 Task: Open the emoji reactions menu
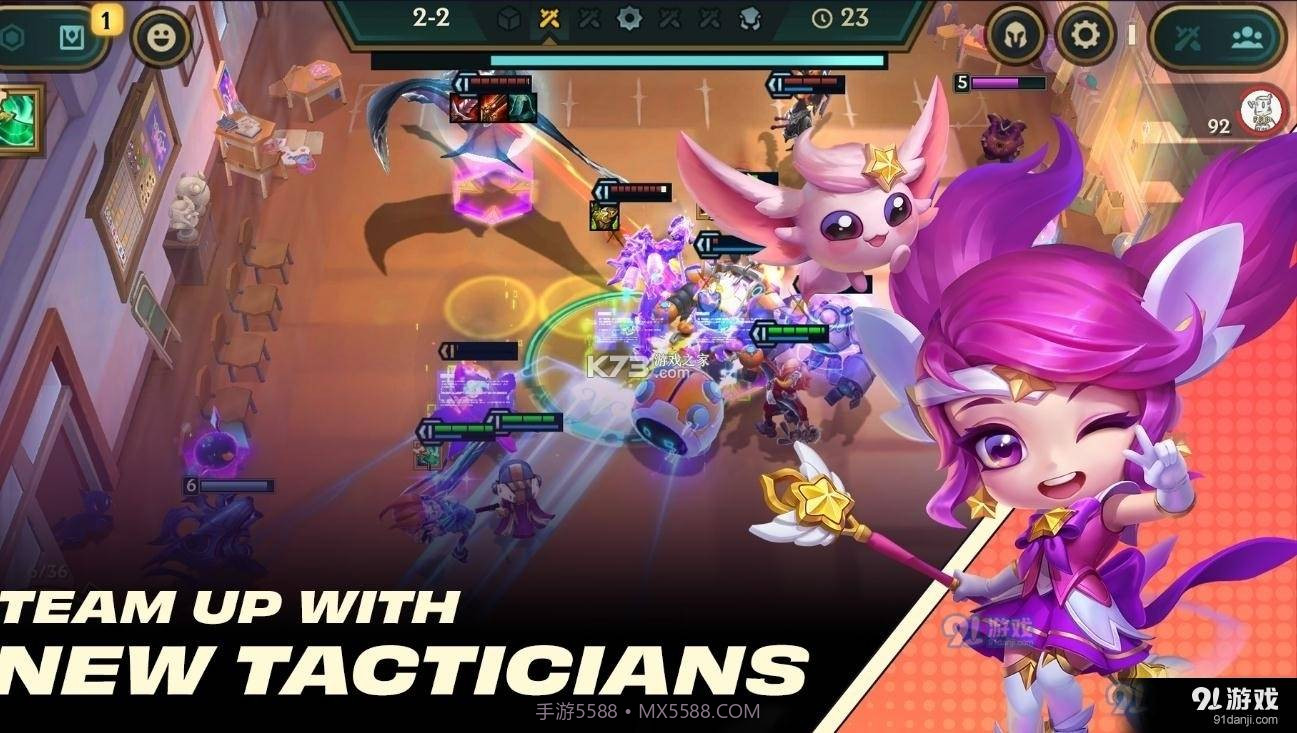160,36
